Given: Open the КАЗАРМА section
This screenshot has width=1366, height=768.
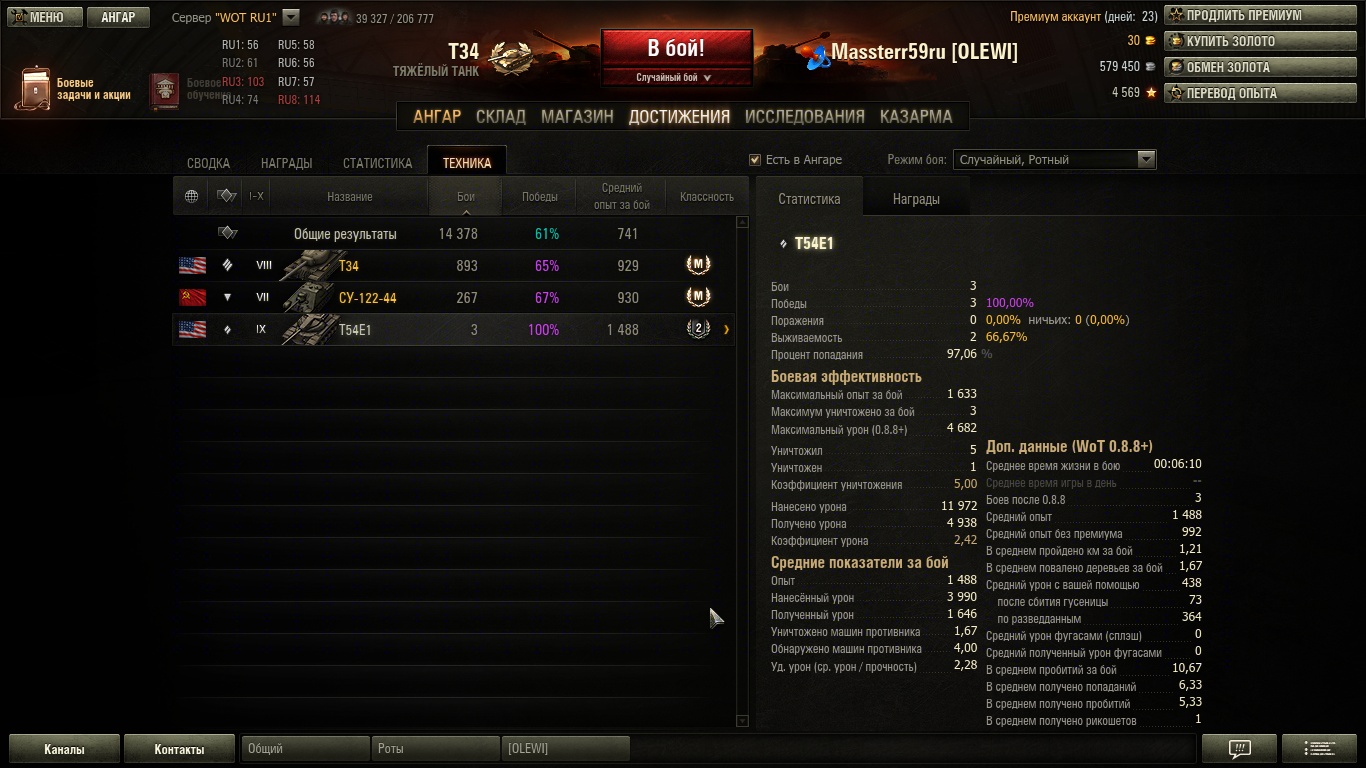Looking at the screenshot, I should coord(915,116).
